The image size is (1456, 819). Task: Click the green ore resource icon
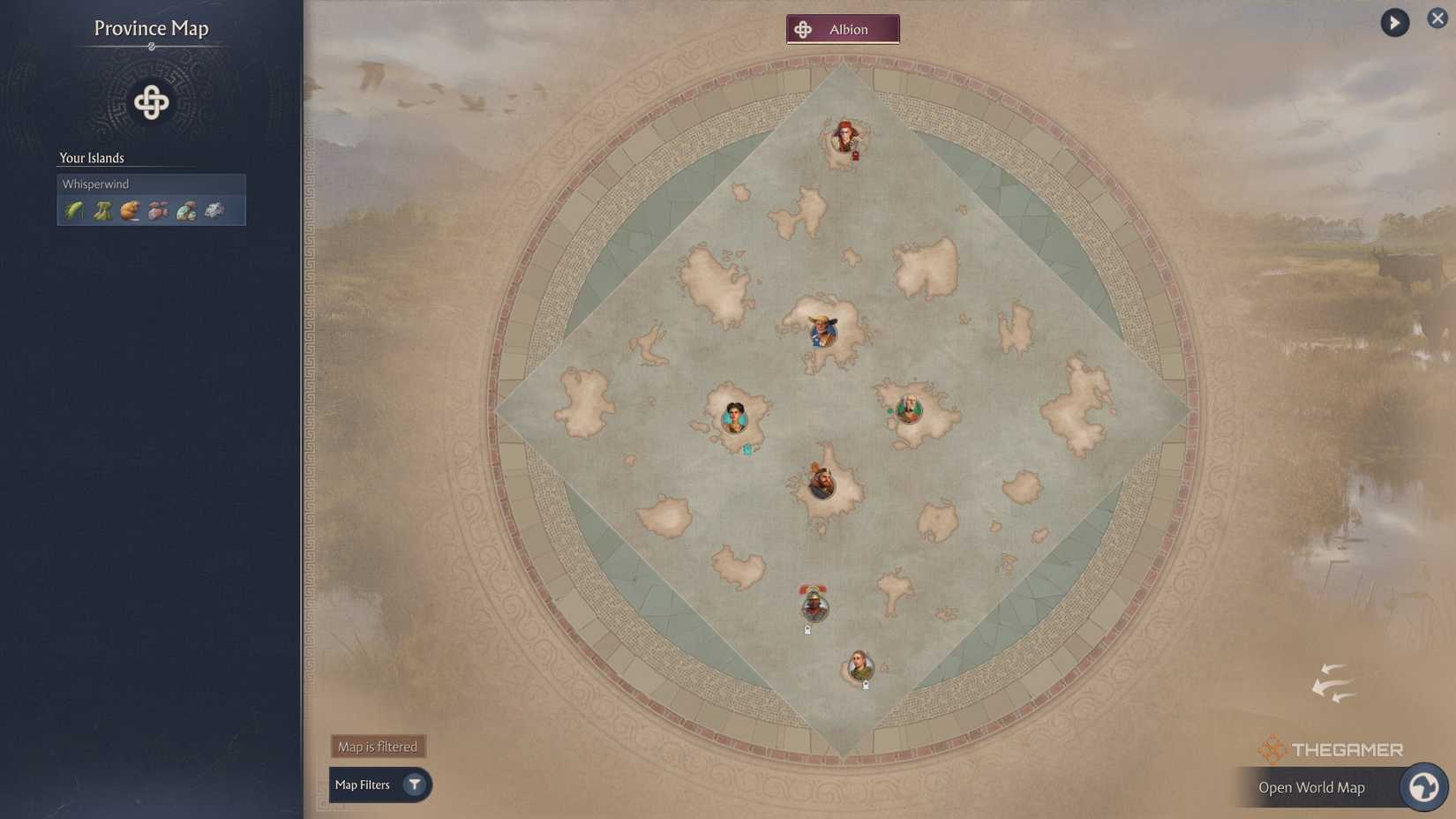[184, 210]
